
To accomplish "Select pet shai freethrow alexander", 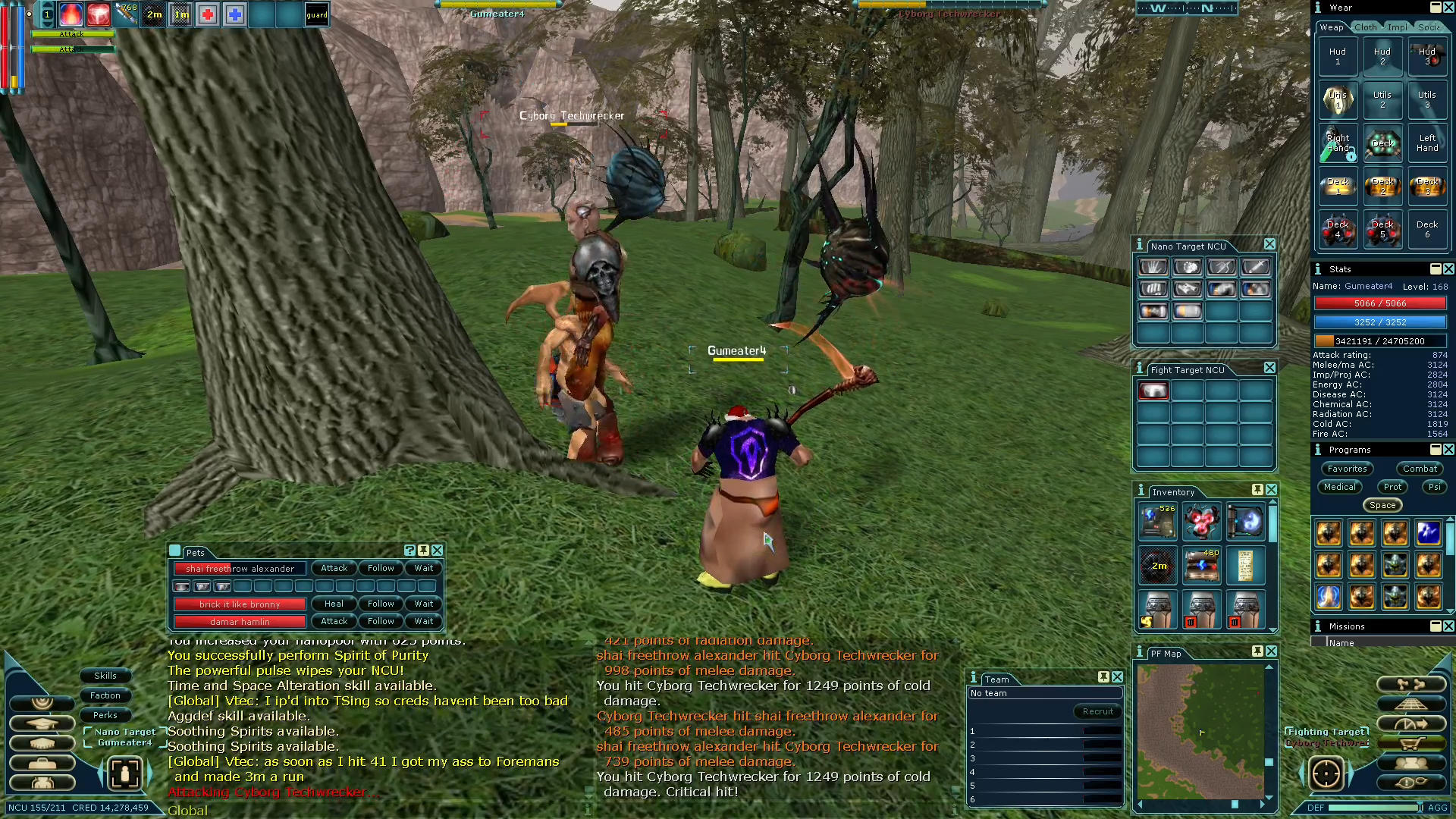I will point(240,569).
